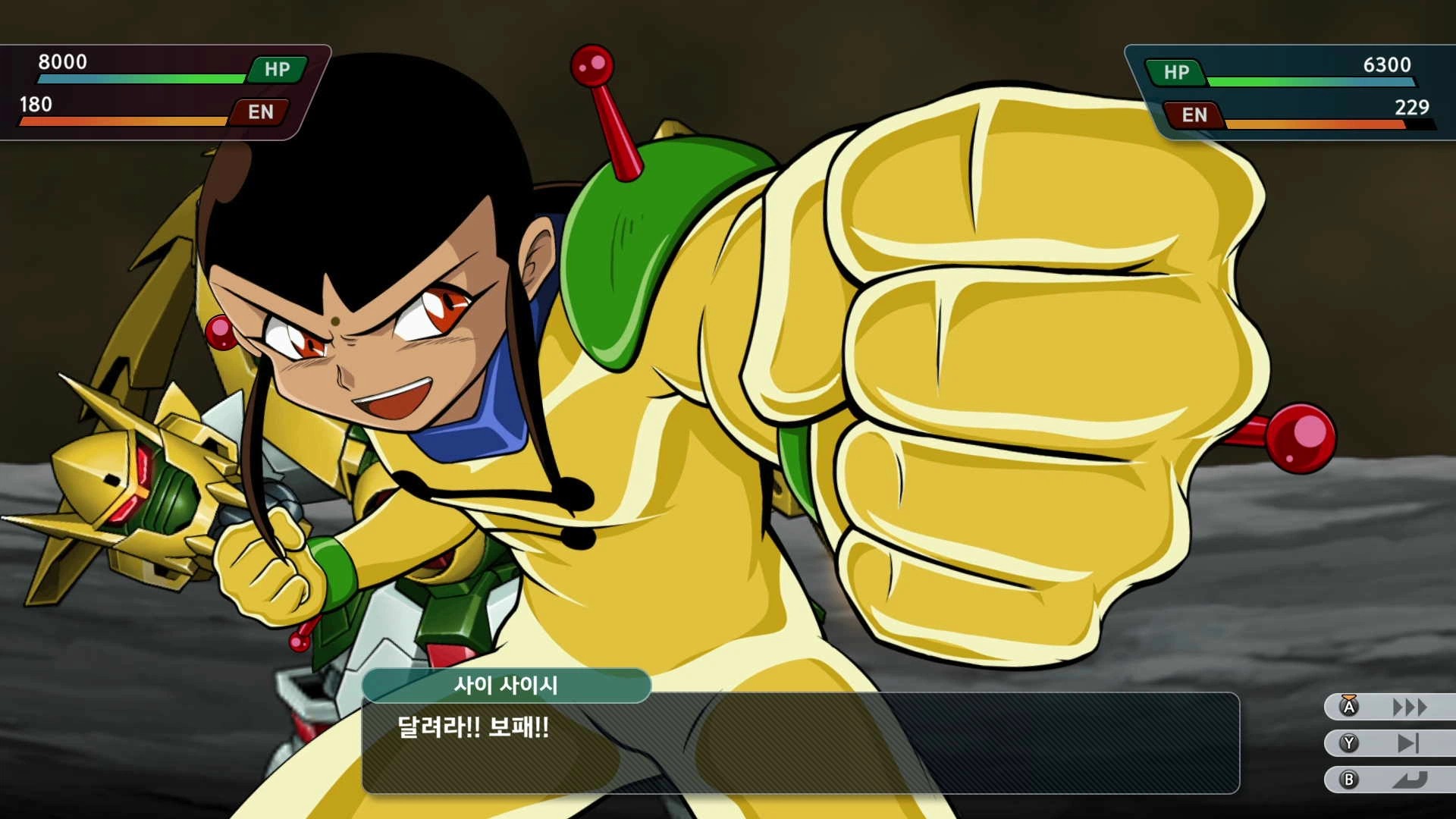This screenshot has height=819, width=1456.
Task: Click the 사이 사이시 nameplate
Action: point(507,686)
